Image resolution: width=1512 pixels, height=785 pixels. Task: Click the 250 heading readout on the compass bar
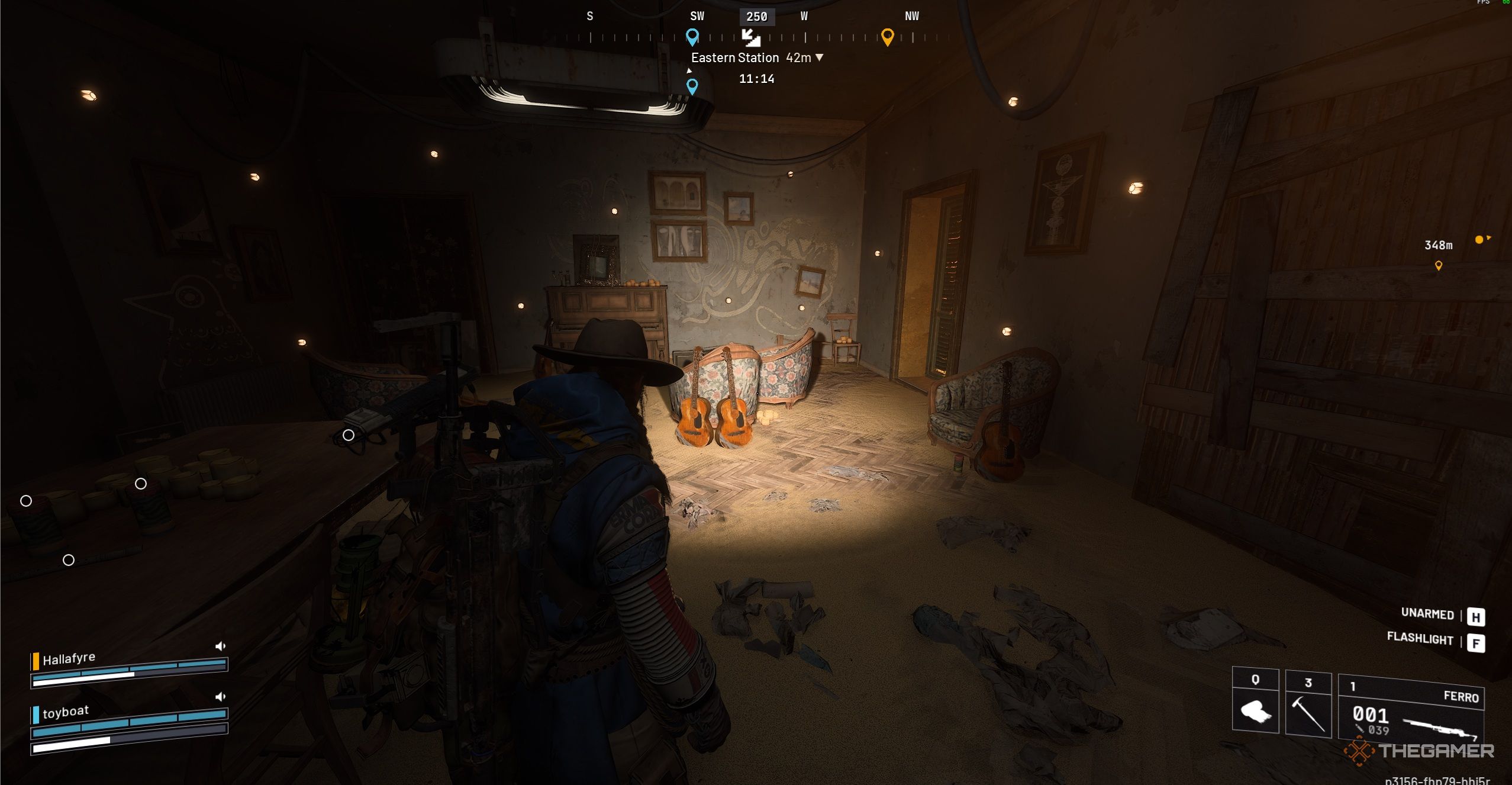(x=757, y=17)
